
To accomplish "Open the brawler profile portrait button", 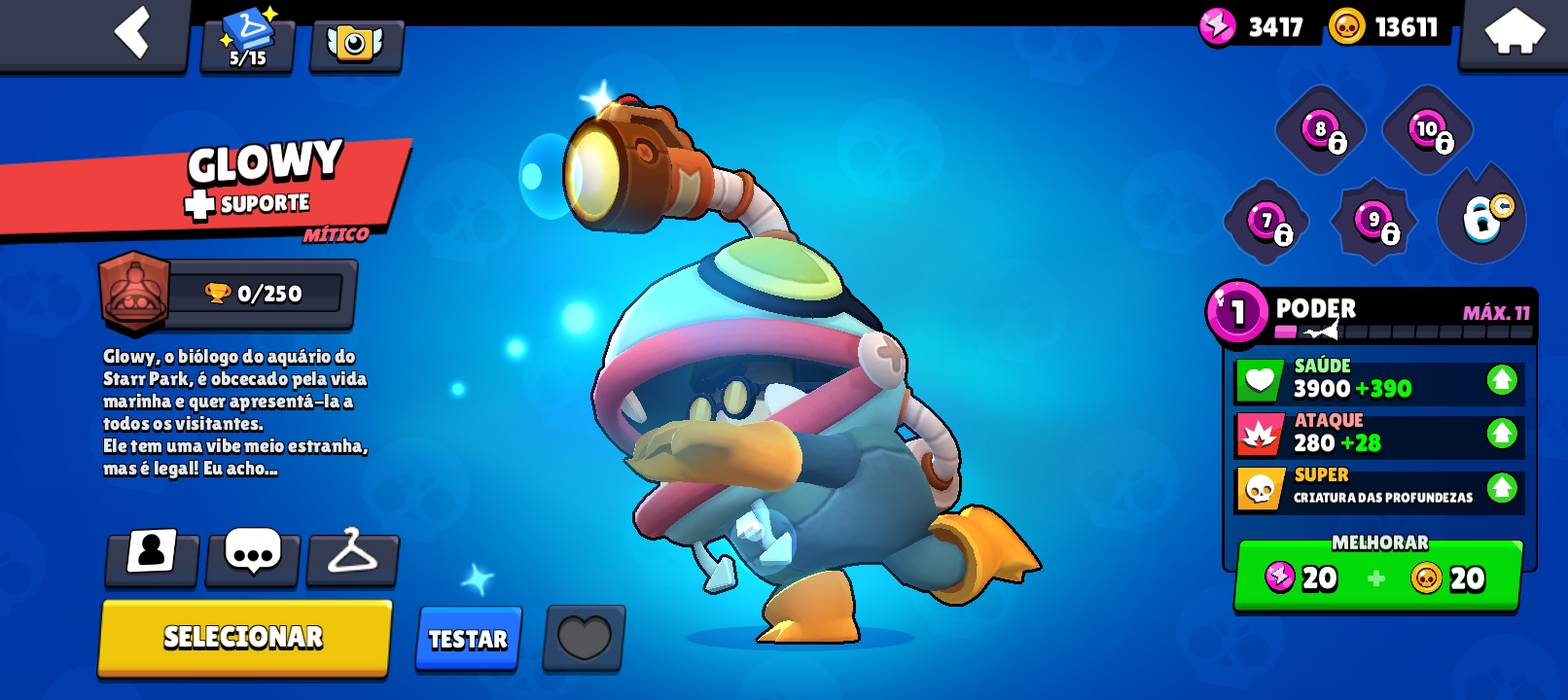I will click(152, 555).
